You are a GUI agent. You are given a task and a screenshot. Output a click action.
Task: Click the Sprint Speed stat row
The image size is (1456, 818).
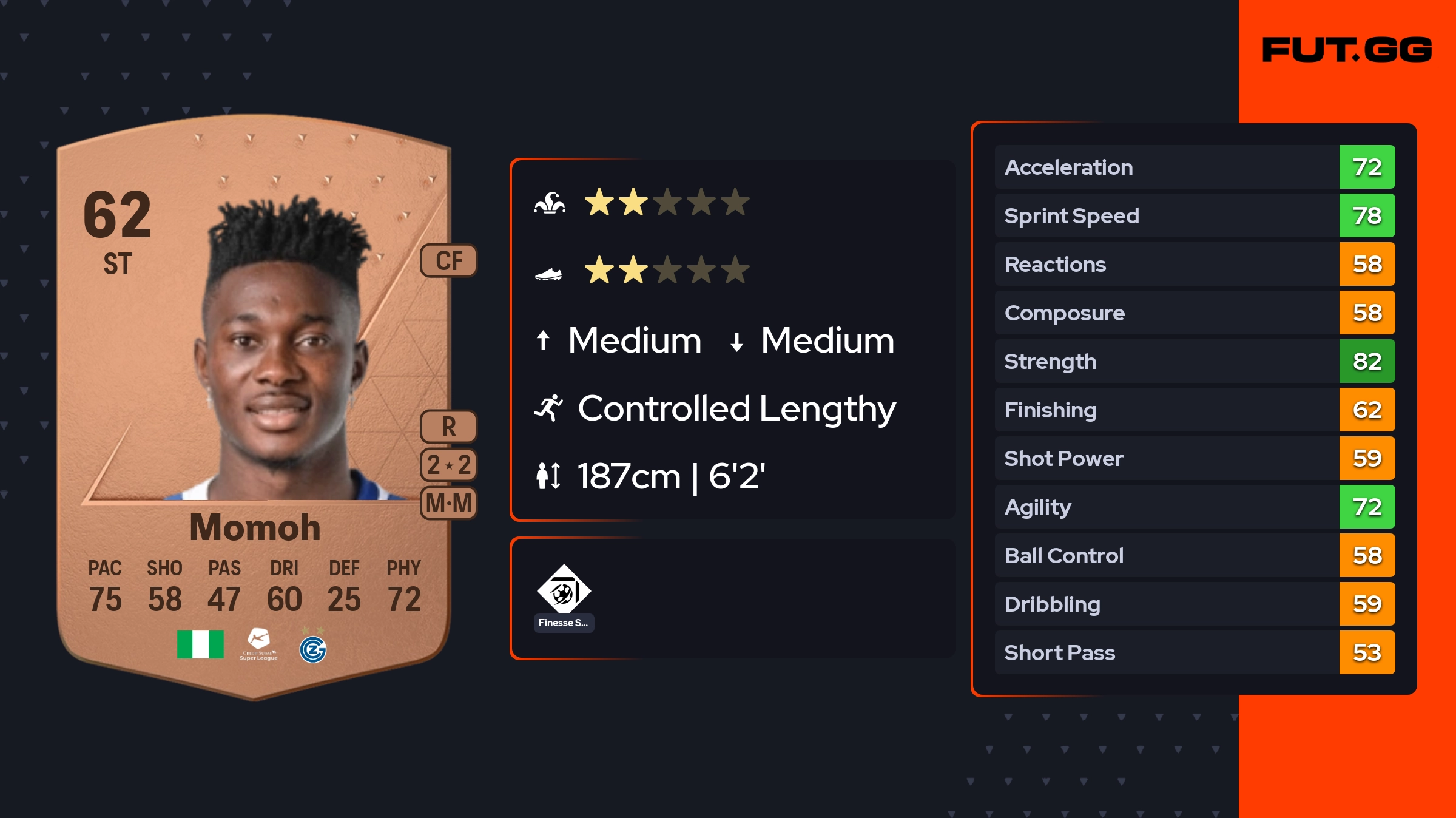point(1194,215)
